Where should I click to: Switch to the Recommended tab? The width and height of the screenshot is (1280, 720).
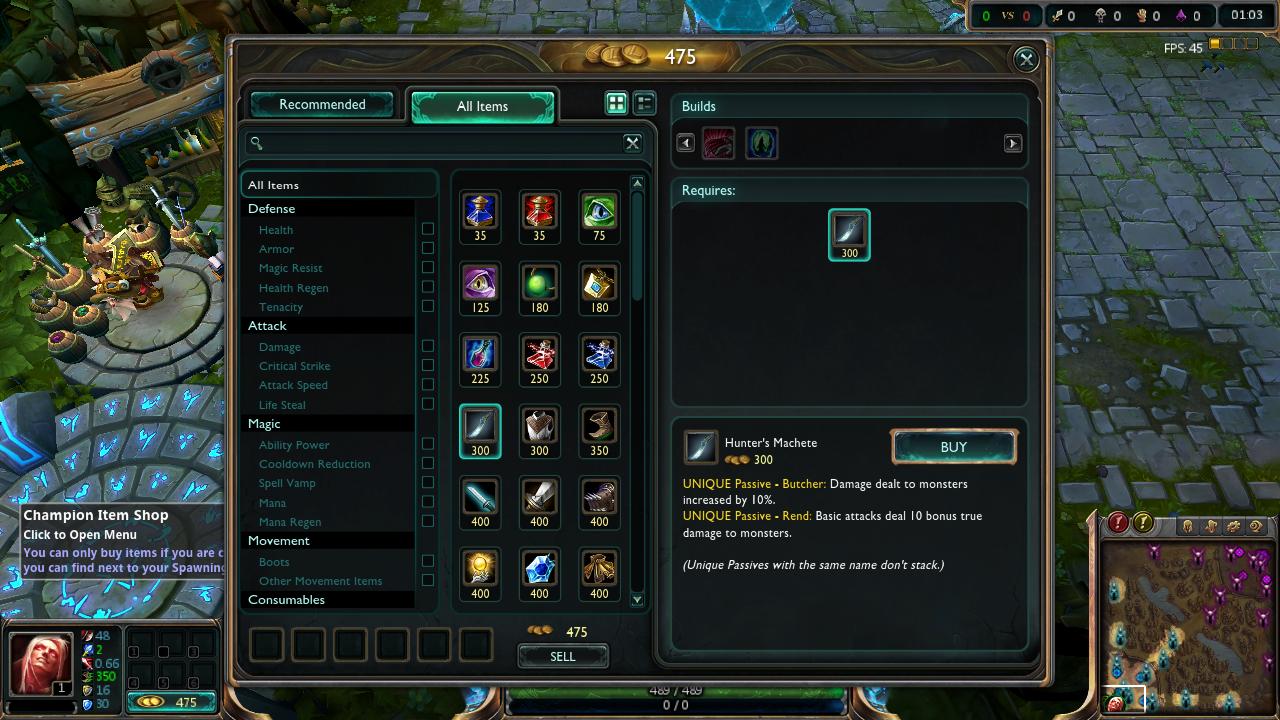click(x=322, y=105)
